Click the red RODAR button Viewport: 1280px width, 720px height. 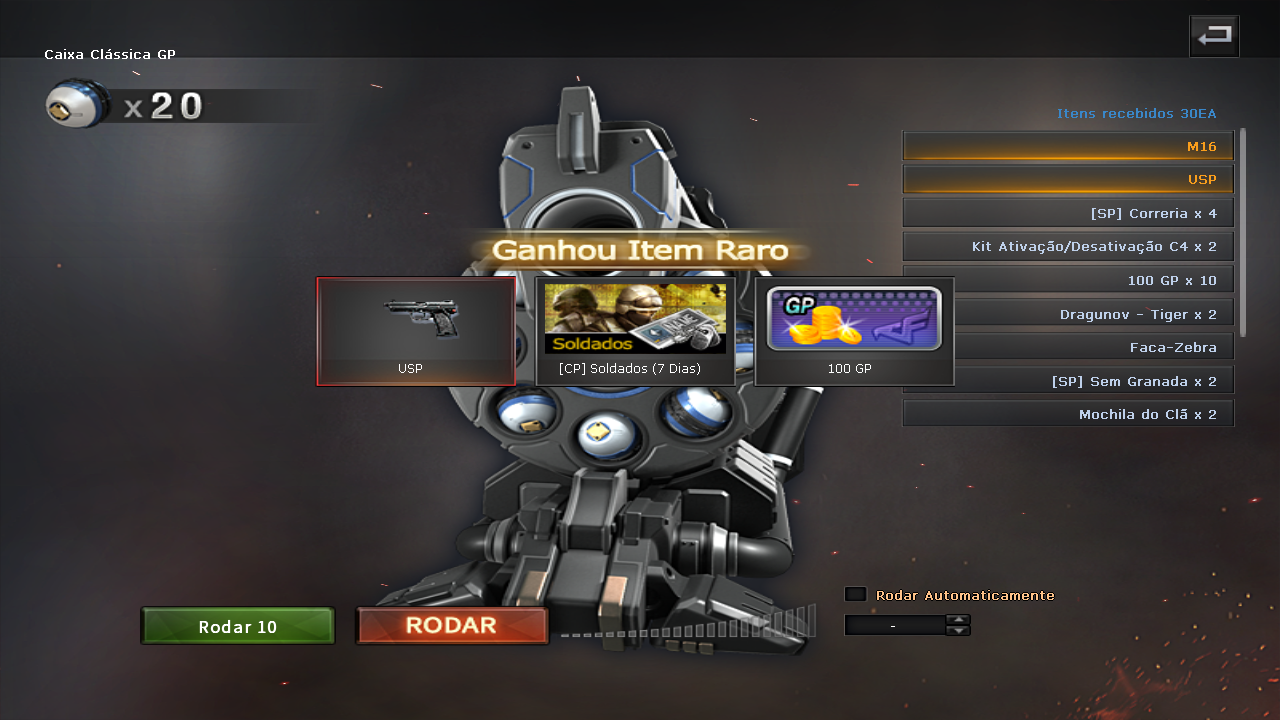(452, 626)
